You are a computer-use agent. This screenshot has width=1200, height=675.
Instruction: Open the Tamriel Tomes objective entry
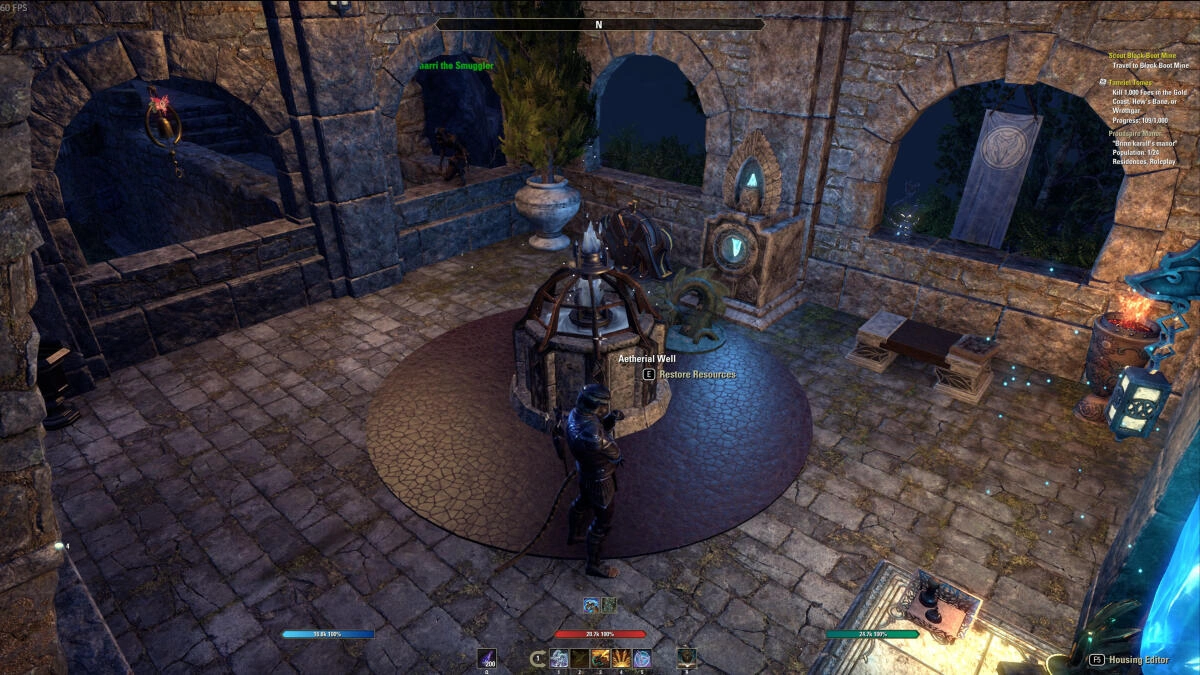tap(1129, 82)
